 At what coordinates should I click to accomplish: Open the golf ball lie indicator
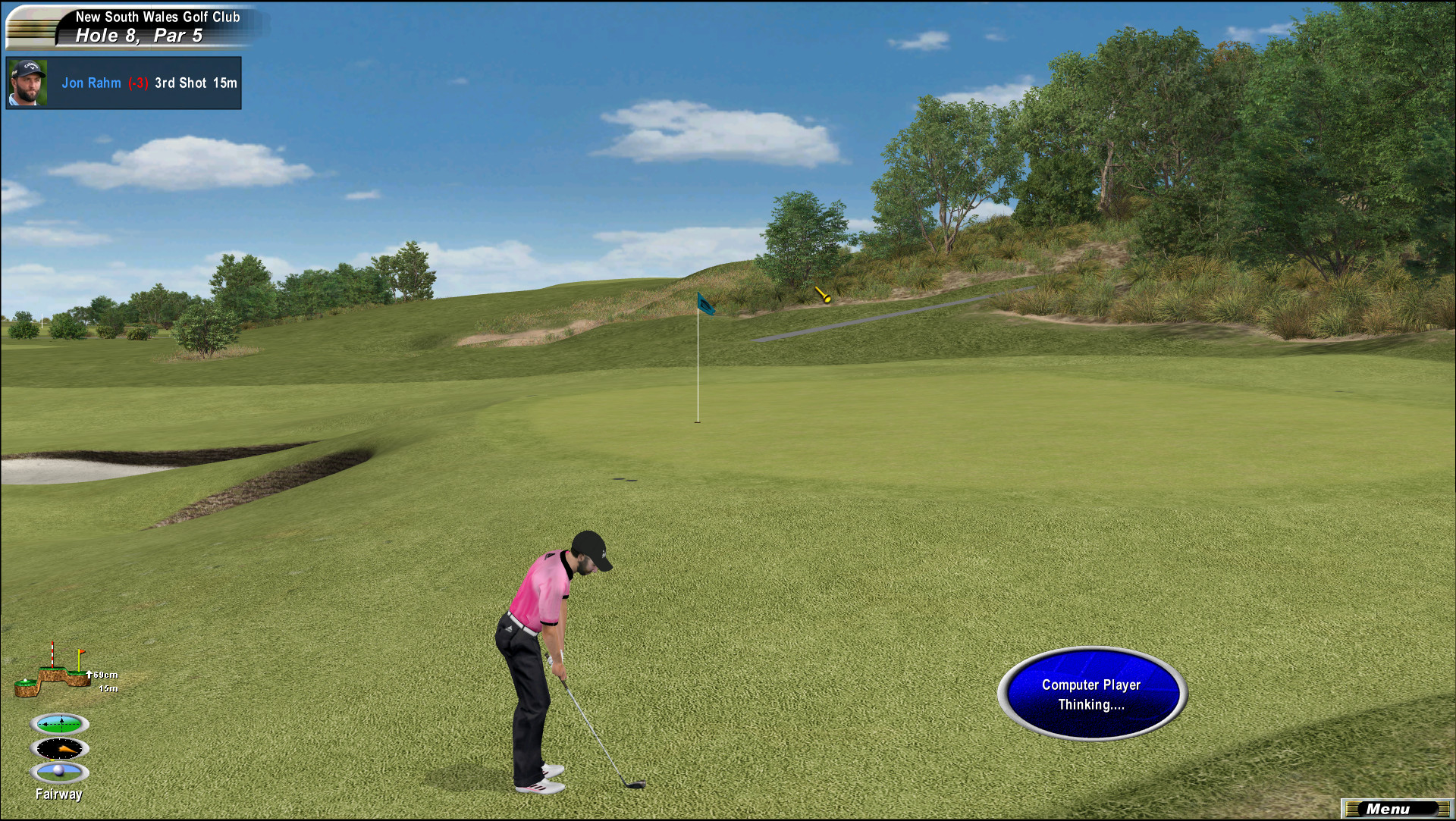click(x=60, y=772)
